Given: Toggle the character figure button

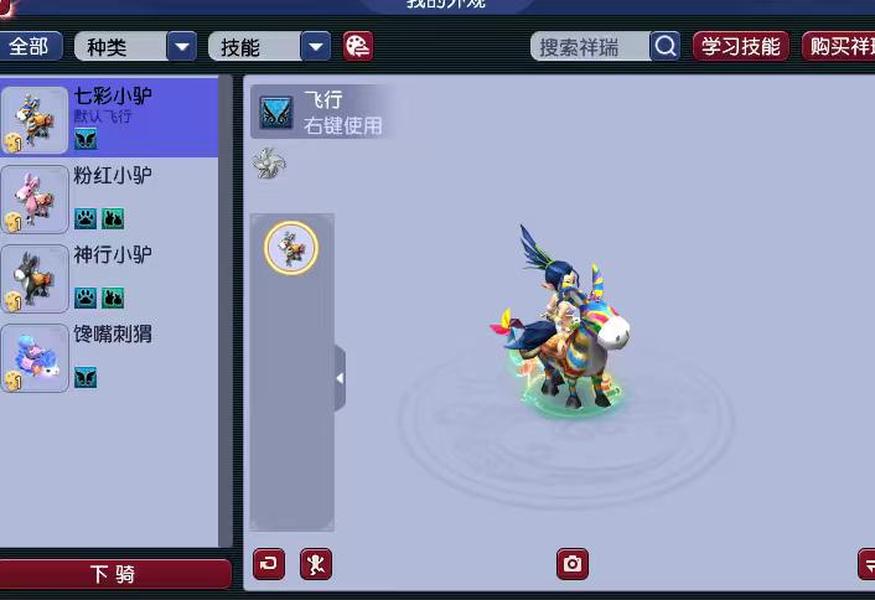Looking at the screenshot, I should [316, 564].
